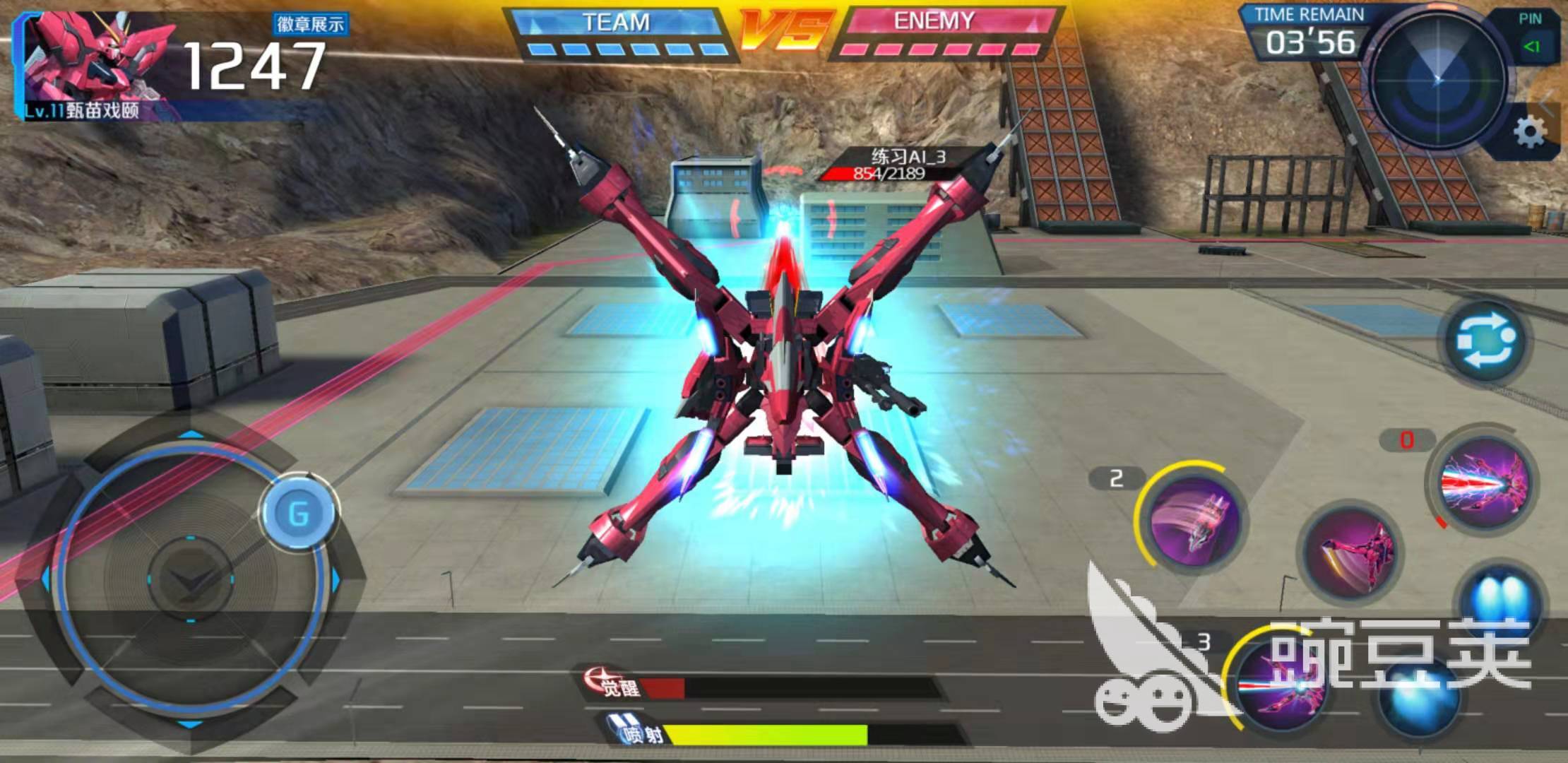Screen dimensions: 1568x763
Task: Tap the target switch arrows button
Action: pyautogui.click(x=1485, y=341)
